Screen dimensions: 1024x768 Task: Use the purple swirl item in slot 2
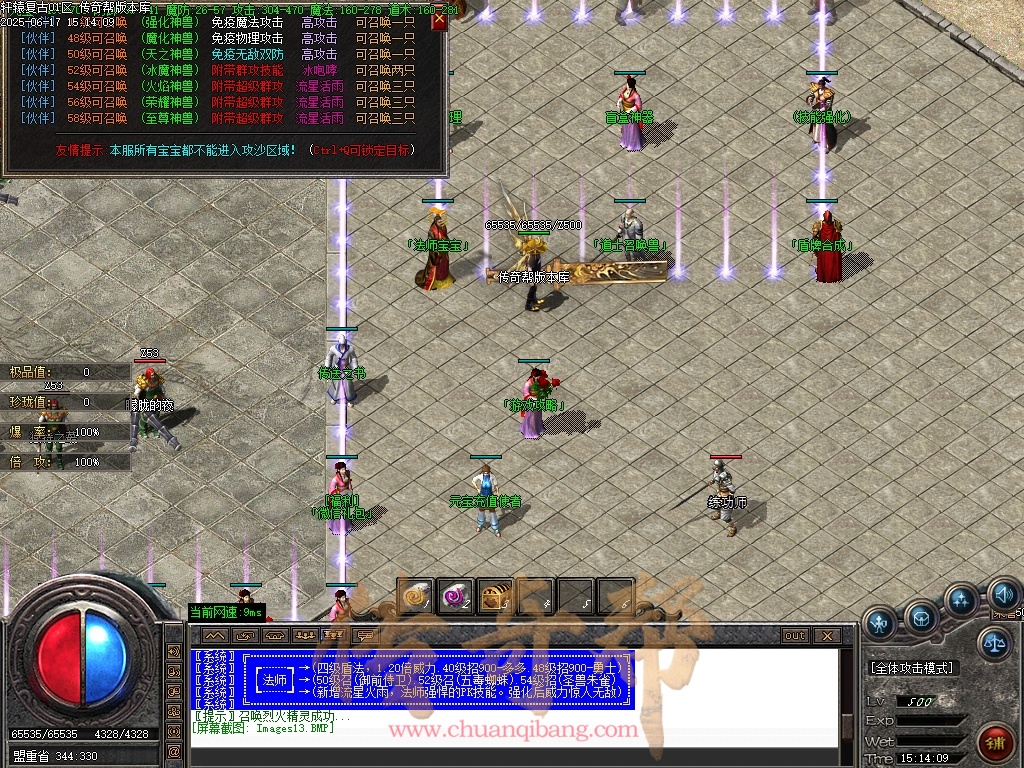tap(455, 596)
